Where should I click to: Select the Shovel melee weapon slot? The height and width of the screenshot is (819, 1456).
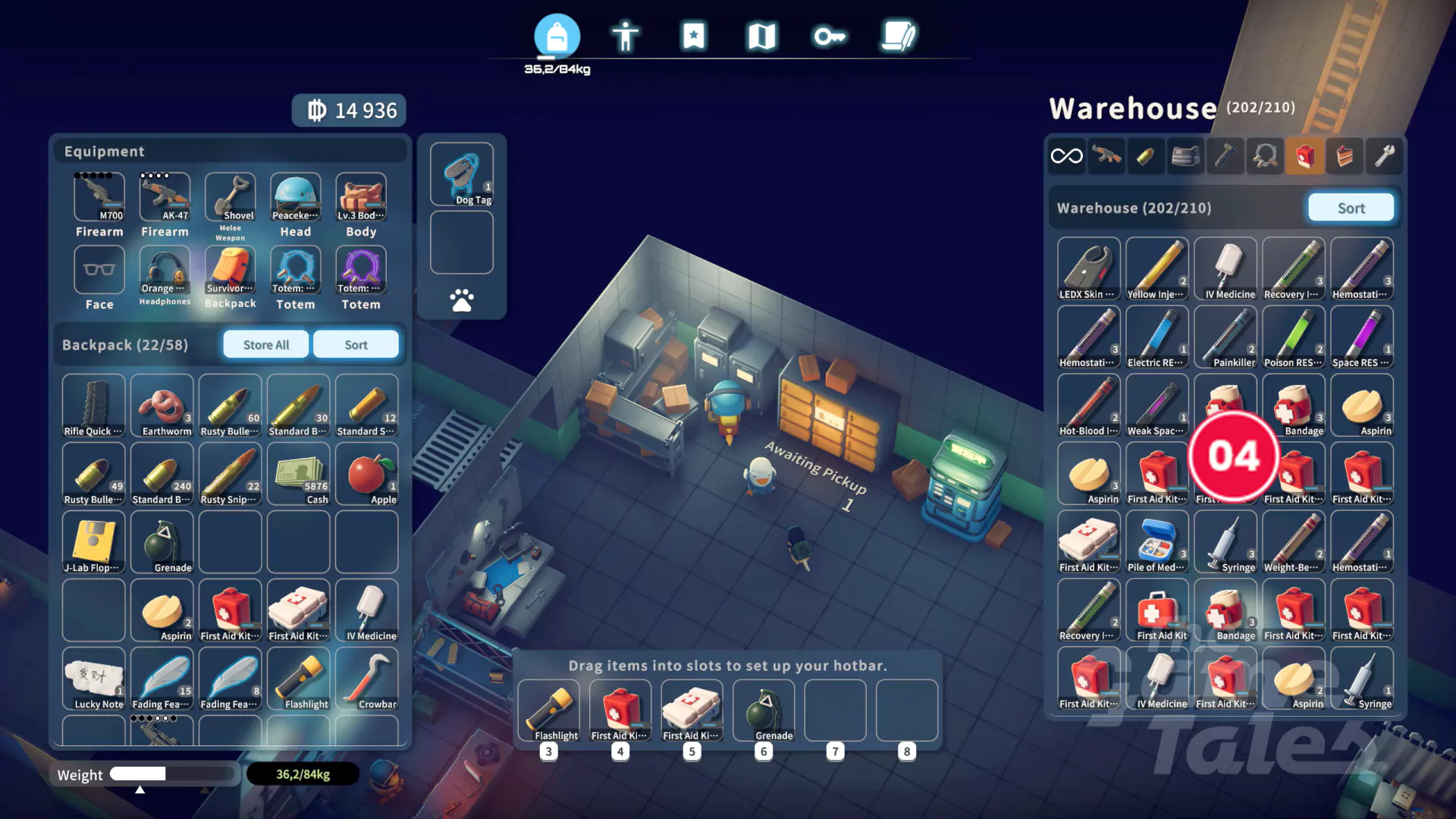[x=231, y=197]
